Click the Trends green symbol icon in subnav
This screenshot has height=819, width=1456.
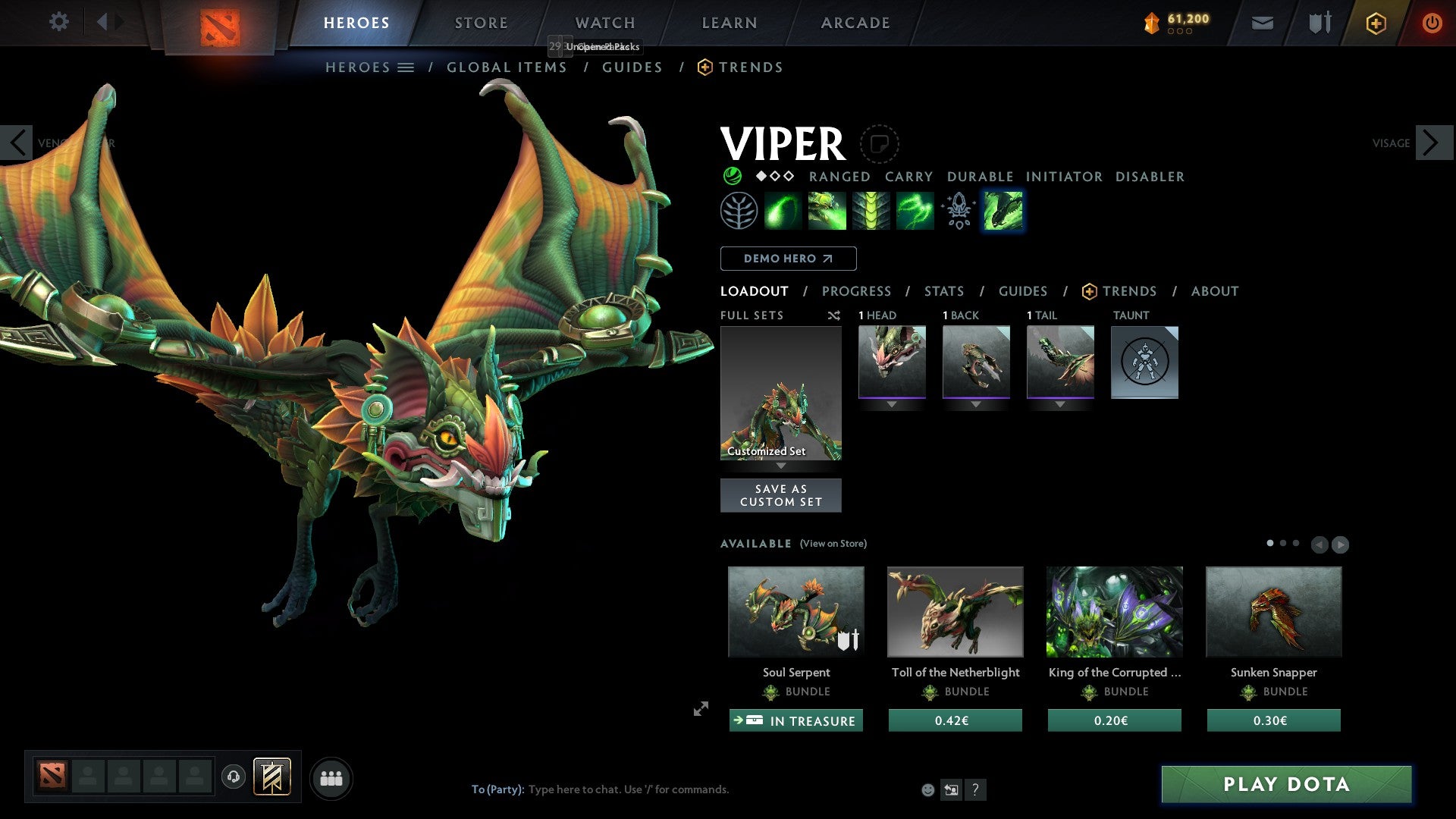pyautogui.click(x=705, y=67)
